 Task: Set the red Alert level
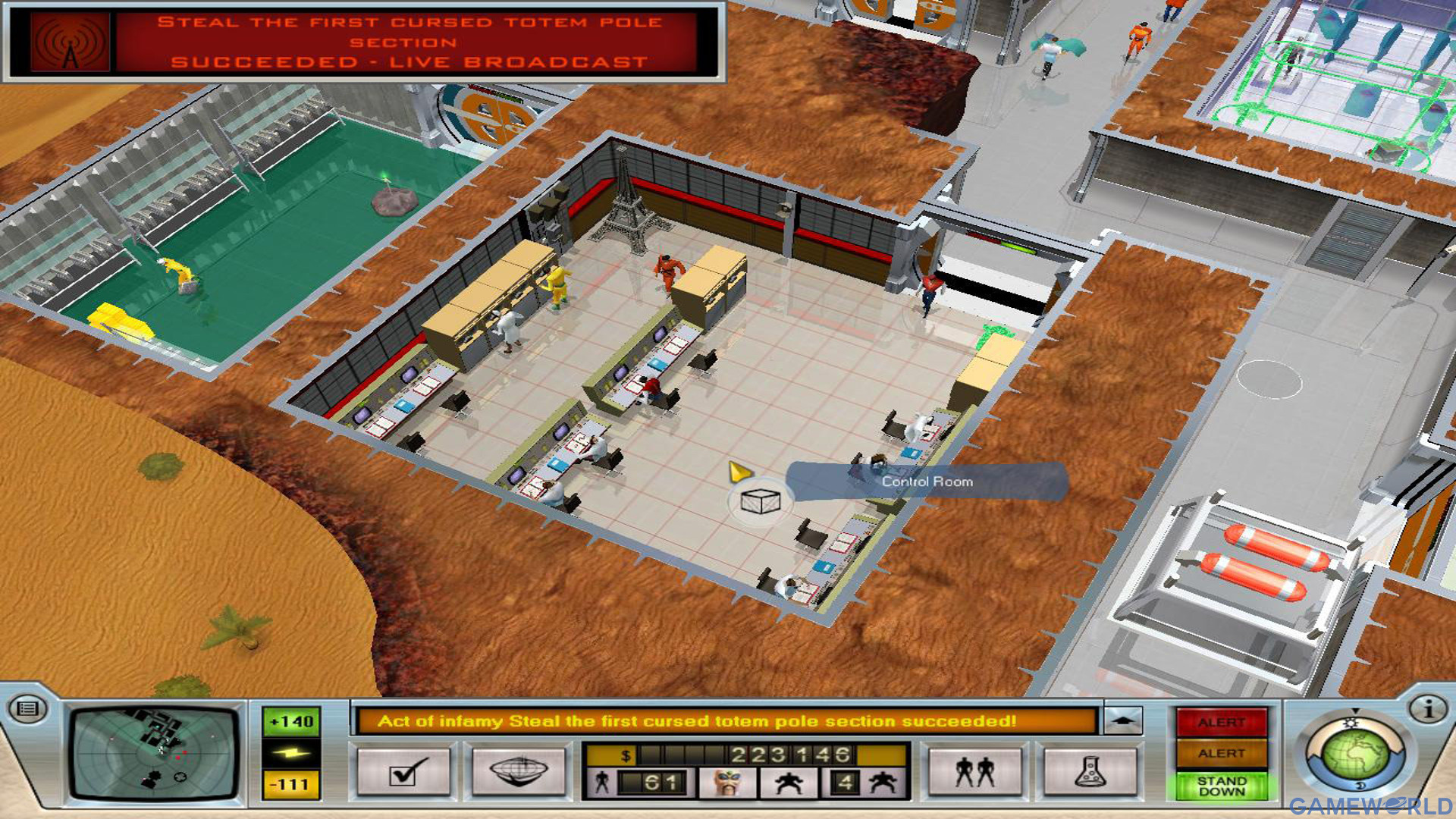1221,723
